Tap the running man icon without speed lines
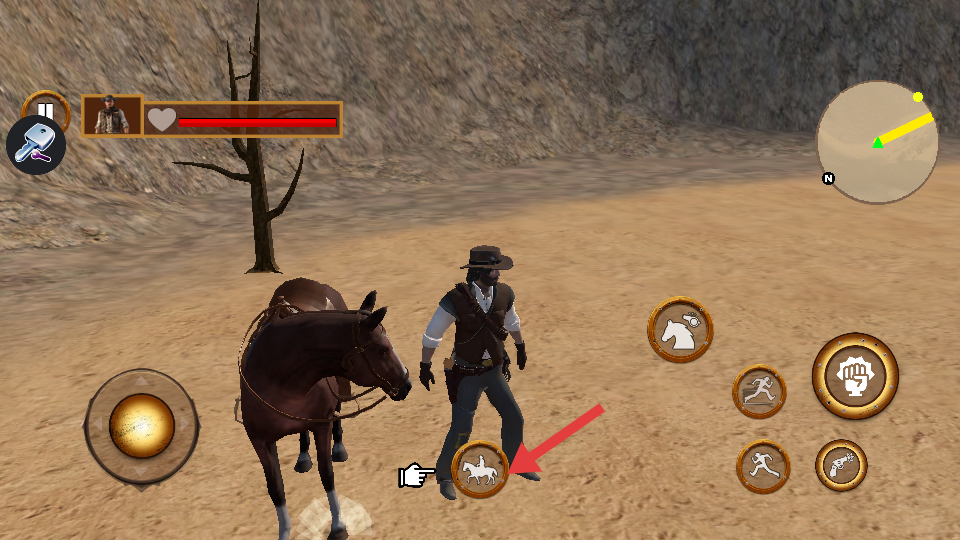This screenshot has width=960, height=540. coord(763,466)
